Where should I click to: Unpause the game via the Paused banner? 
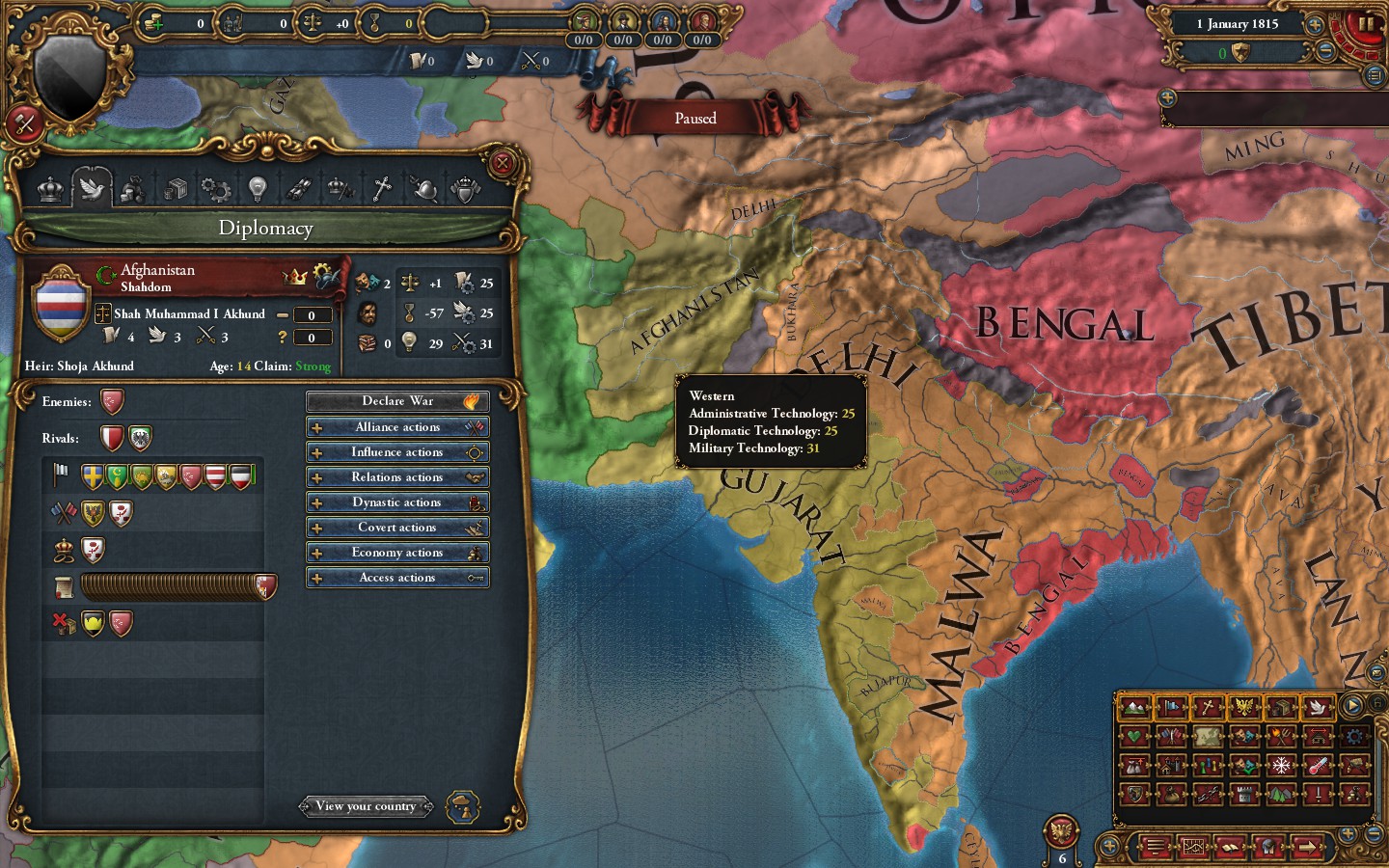tap(696, 117)
